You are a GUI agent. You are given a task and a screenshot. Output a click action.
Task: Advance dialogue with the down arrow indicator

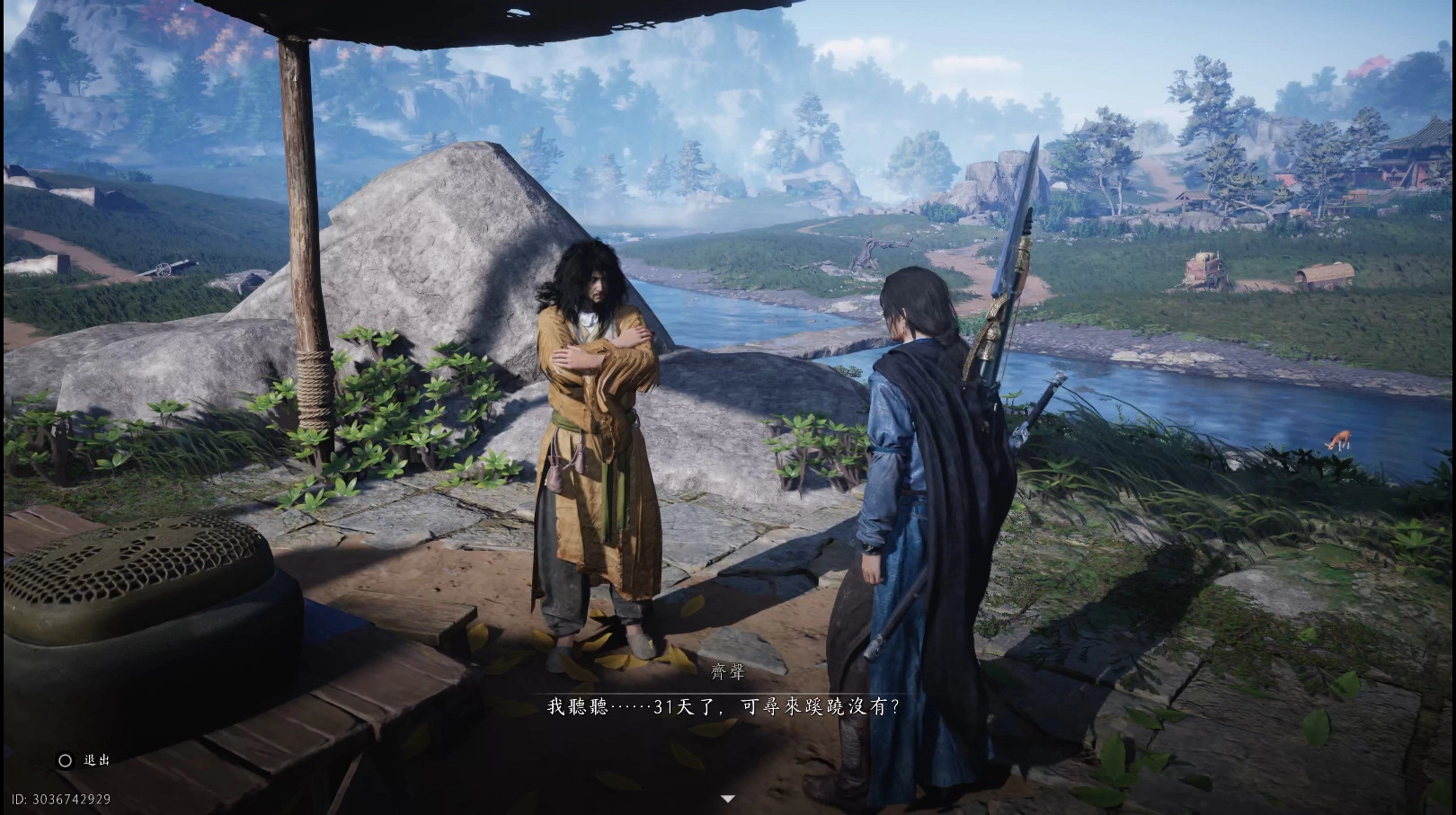pos(728,798)
